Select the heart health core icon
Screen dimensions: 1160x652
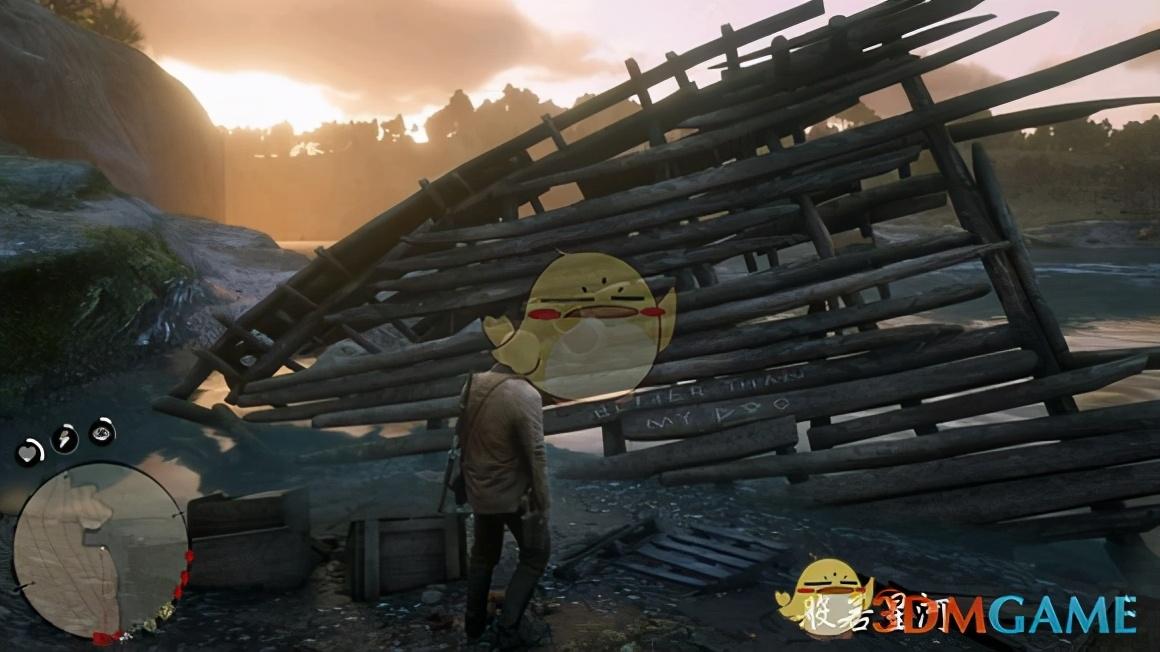29,453
